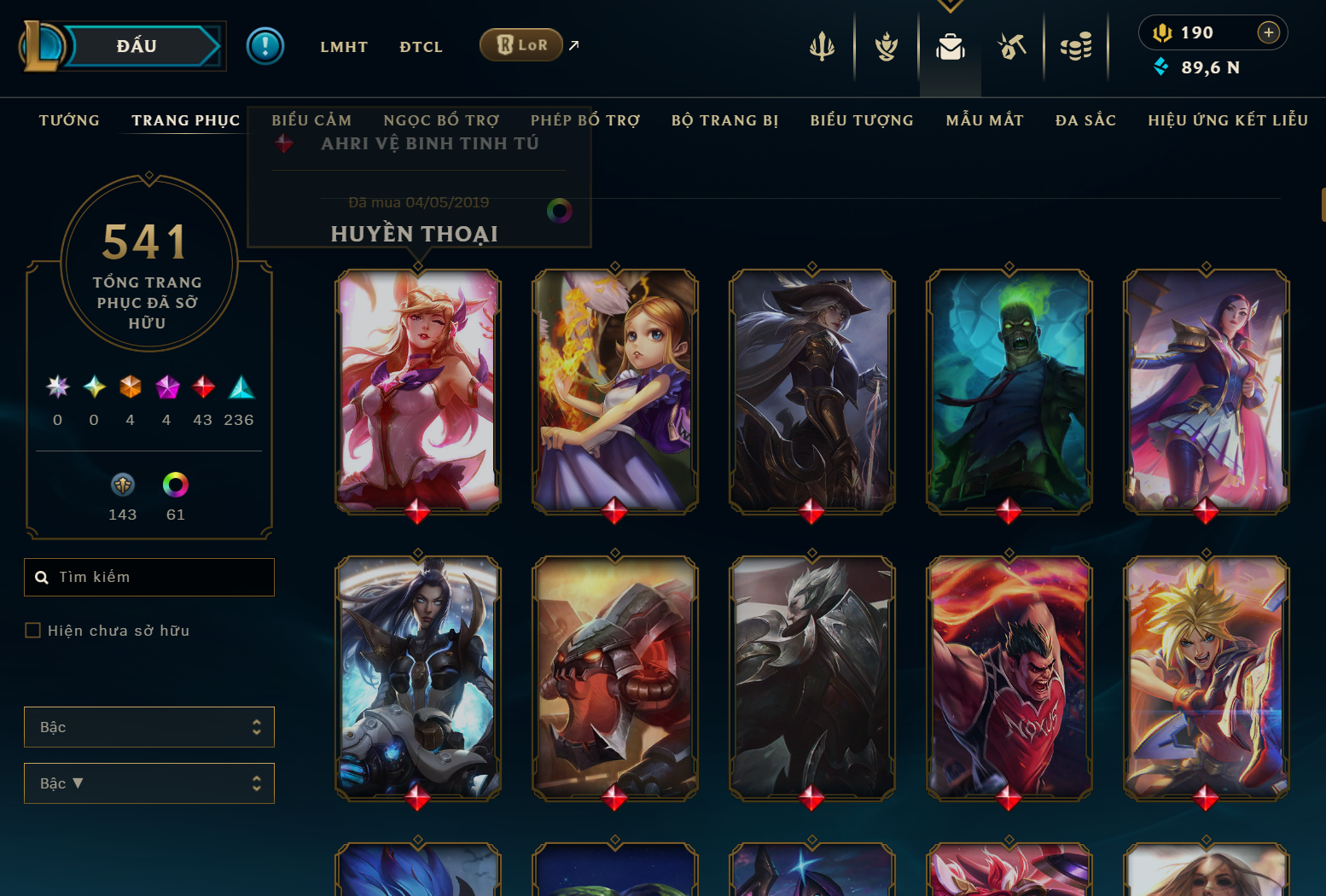Open the Bậc sort dropdown with arrow
Viewport: 1326px width, 896px height.
pyautogui.click(x=149, y=783)
